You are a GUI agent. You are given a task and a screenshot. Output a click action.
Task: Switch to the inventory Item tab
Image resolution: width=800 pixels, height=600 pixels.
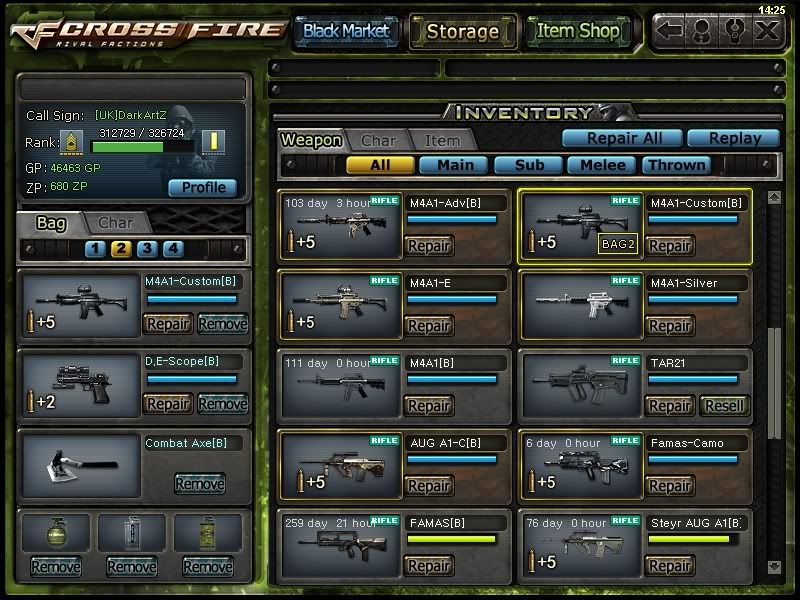pos(442,141)
